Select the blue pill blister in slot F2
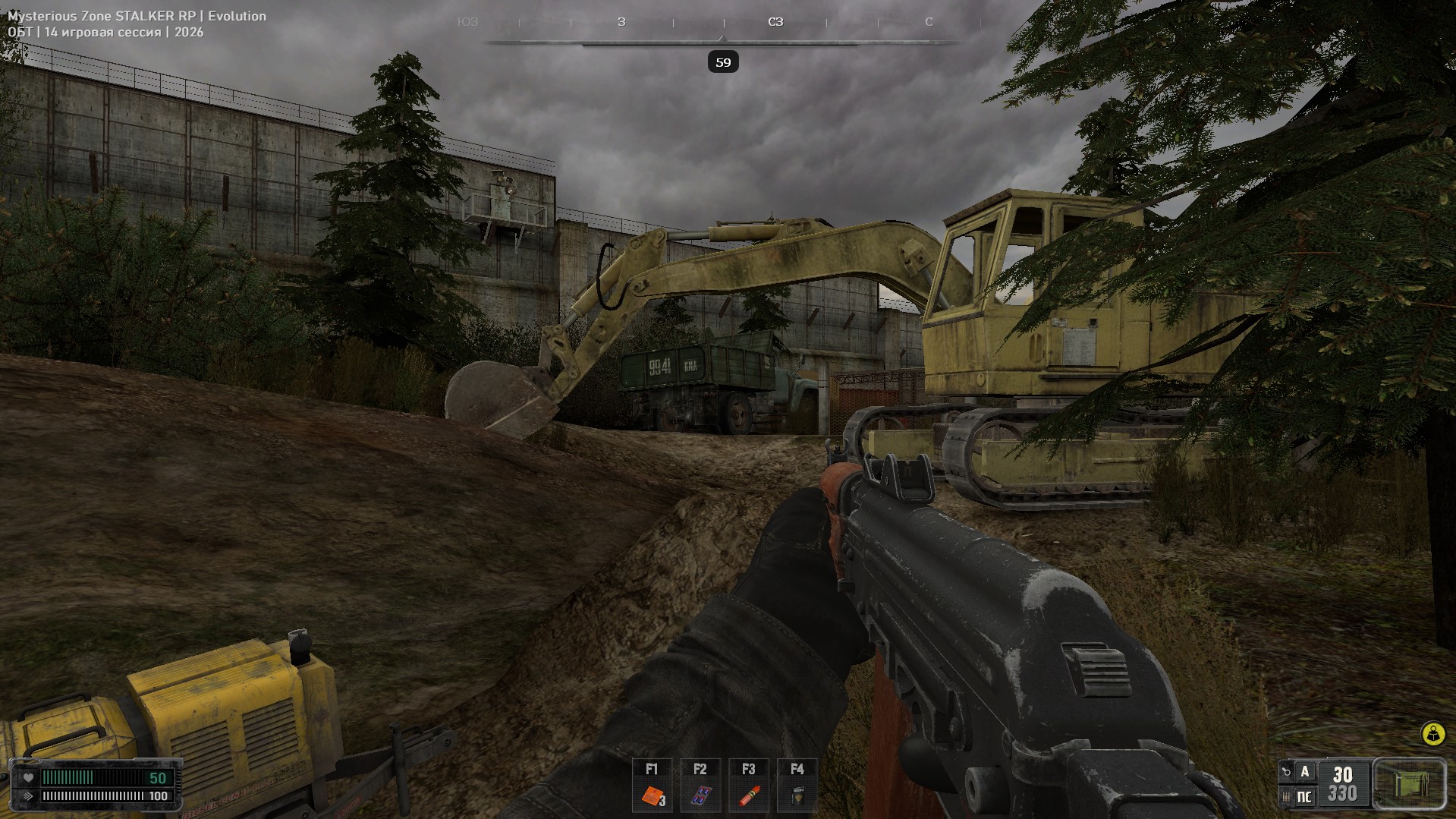 700,795
